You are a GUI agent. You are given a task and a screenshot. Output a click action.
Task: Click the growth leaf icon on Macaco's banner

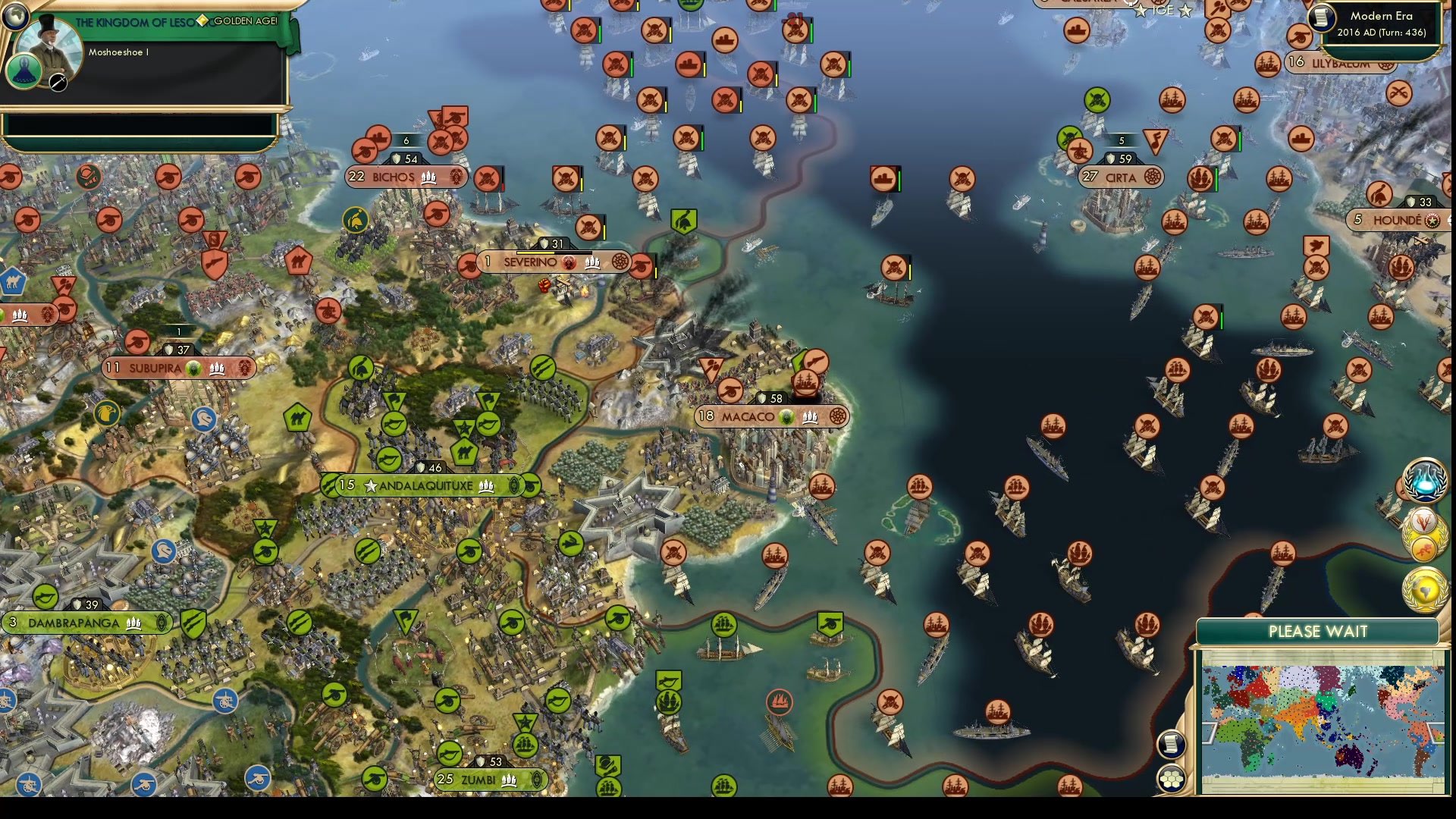point(787,416)
